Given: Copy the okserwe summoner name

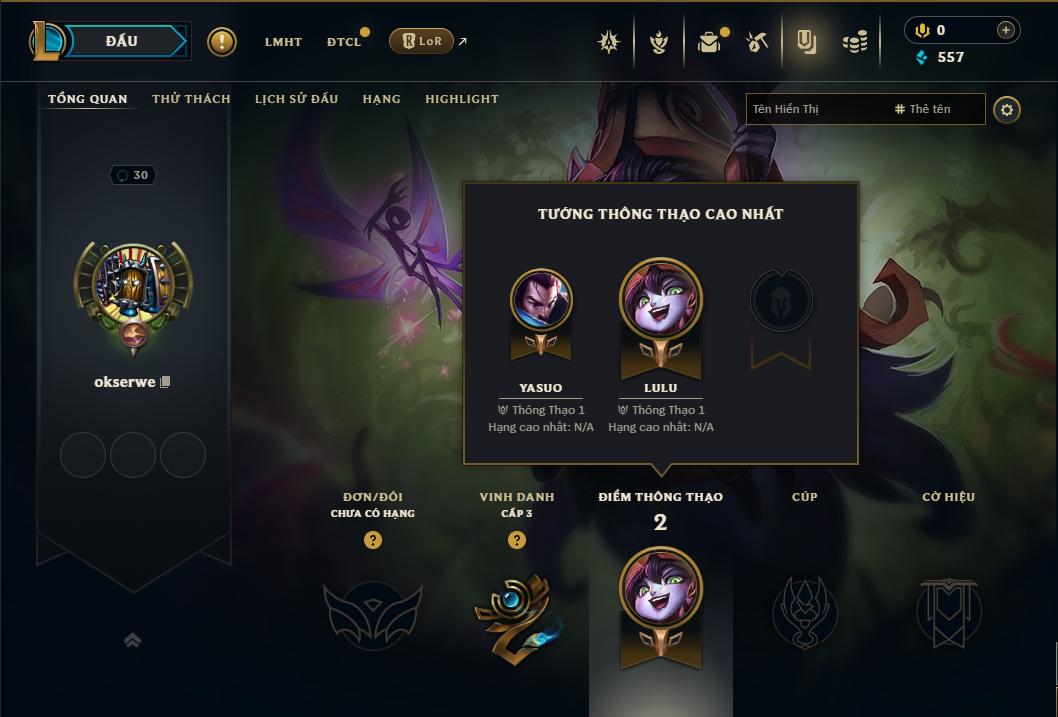Looking at the screenshot, I should tap(166, 382).
